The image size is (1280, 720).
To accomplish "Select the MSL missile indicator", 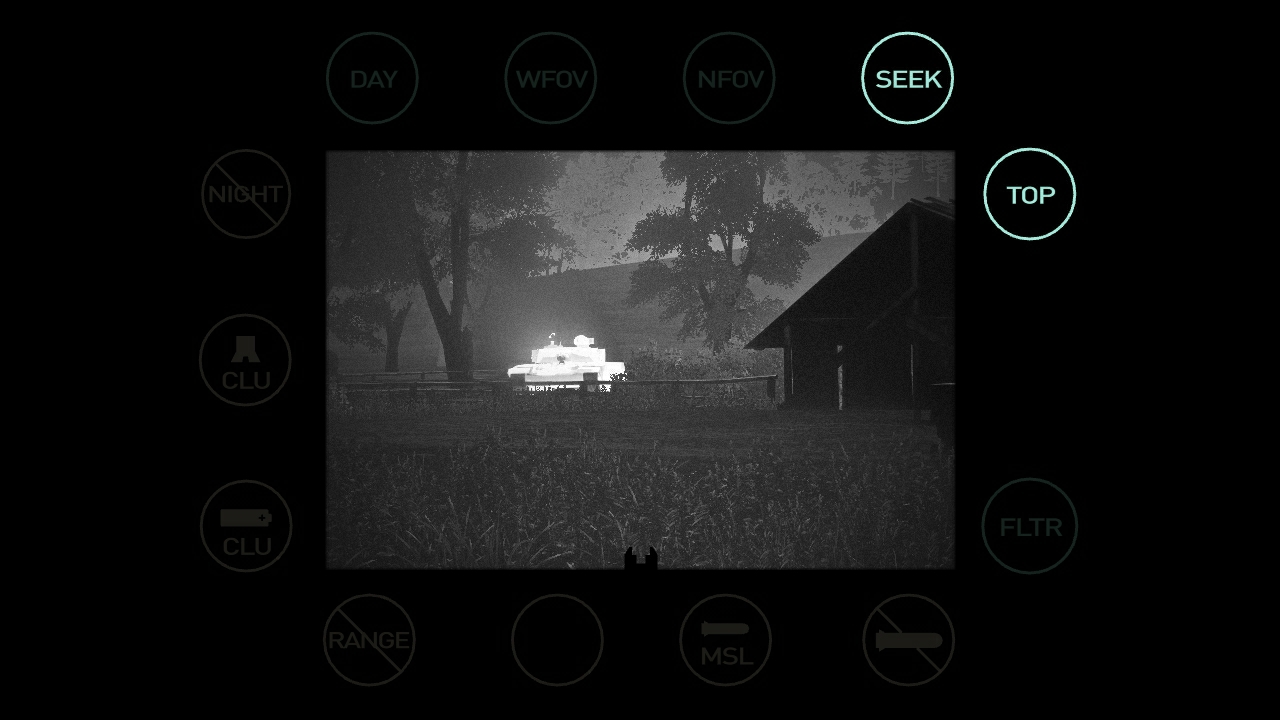I will point(725,640).
